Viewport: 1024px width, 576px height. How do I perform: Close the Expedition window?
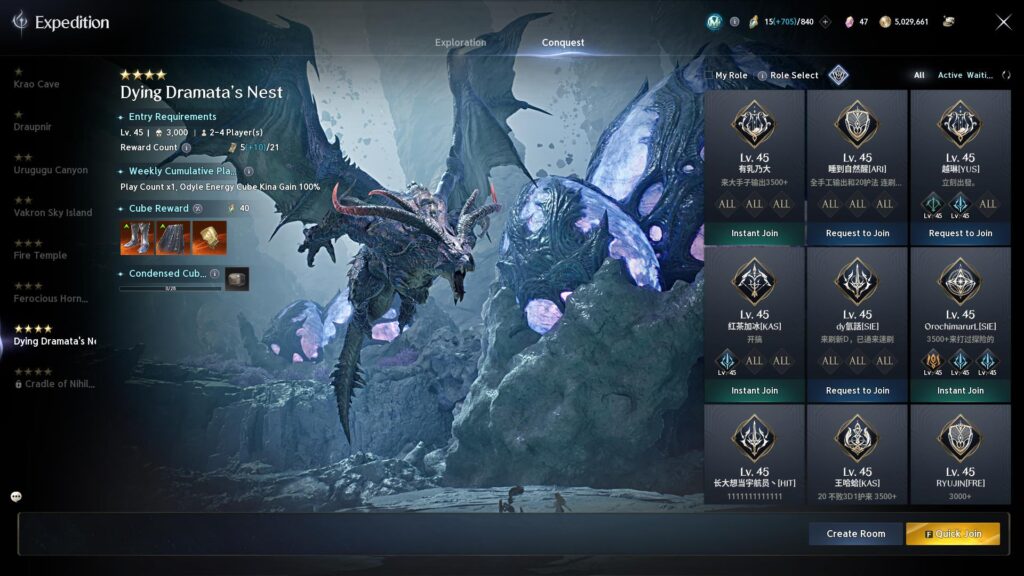tap(1003, 22)
